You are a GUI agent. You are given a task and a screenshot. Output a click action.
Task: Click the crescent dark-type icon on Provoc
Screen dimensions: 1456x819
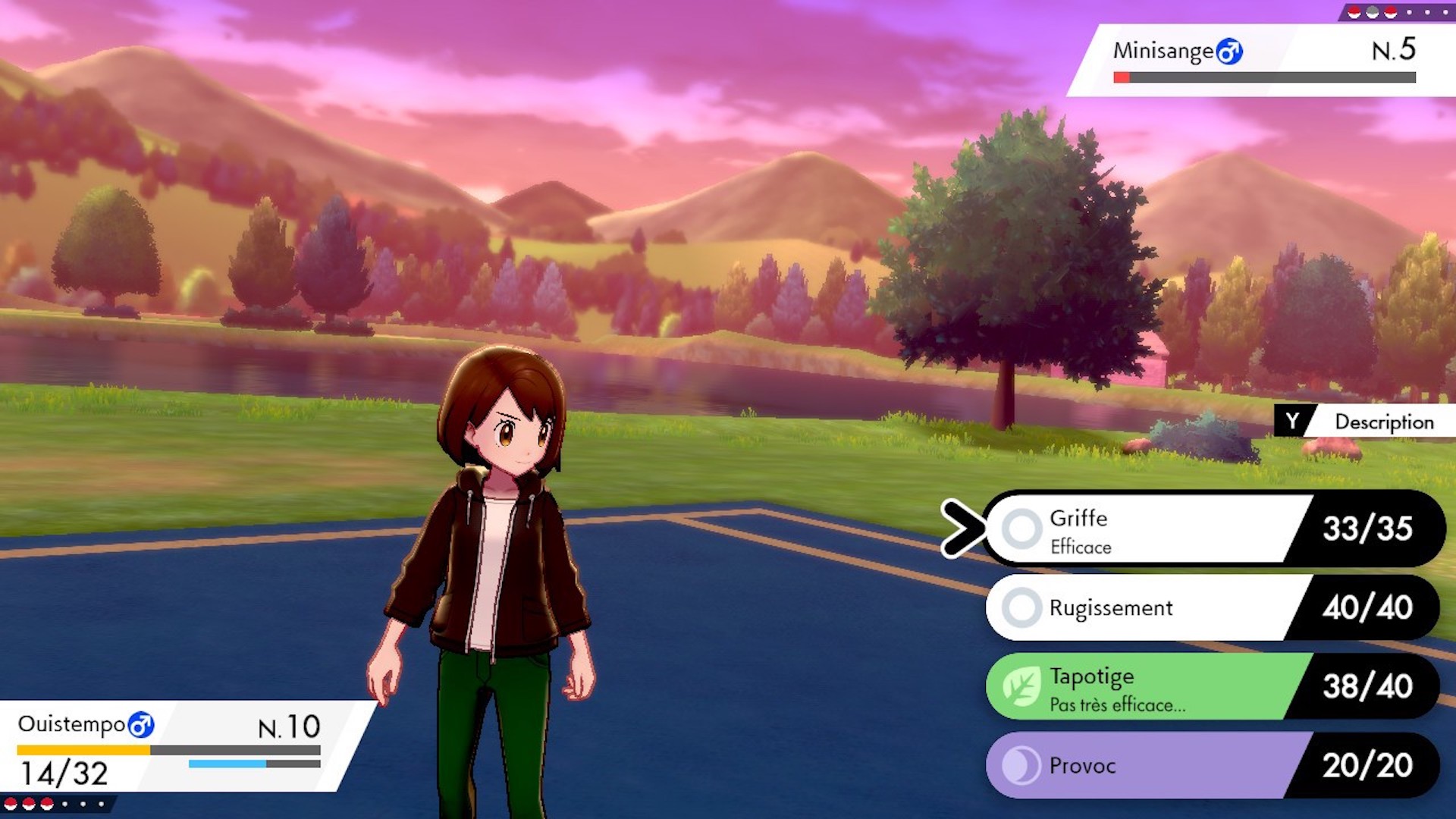click(1020, 766)
